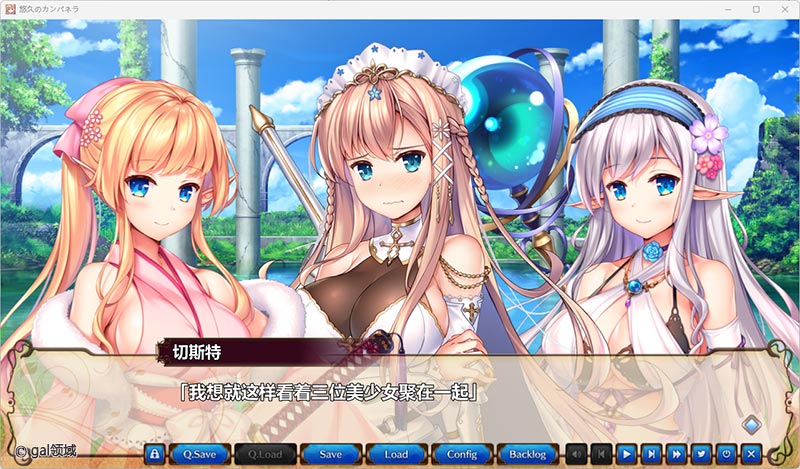Click the greyed-out Q.Load button

265,453
